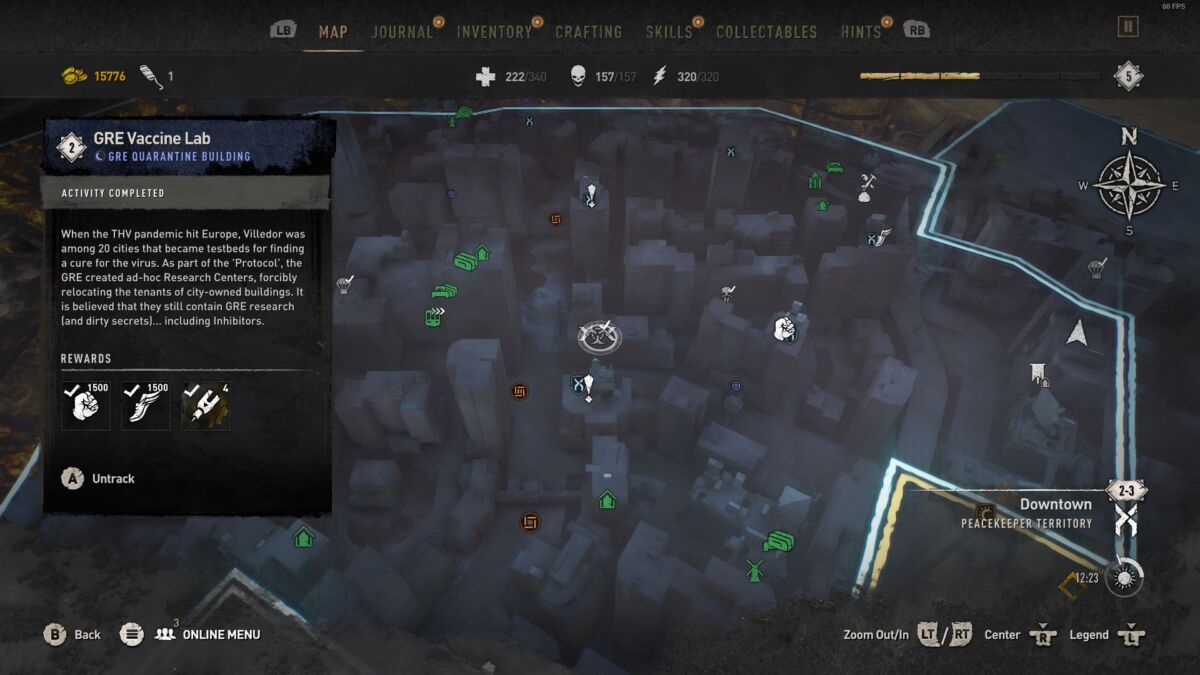Select the tracked GRE lab map marker
1200x675 pixels.
[x=599, y=336]
